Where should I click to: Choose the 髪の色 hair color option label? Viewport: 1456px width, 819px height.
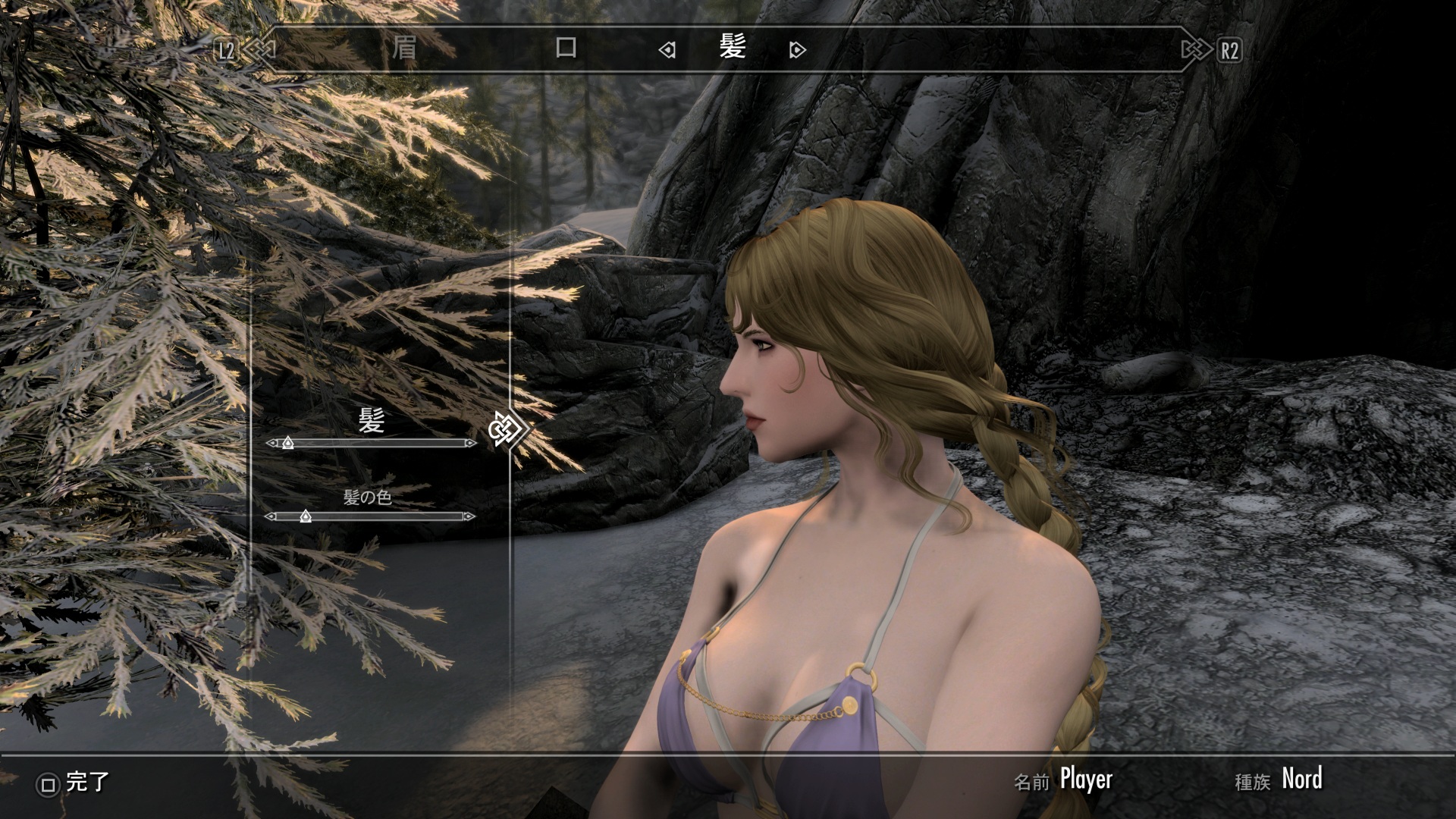pos(368,497)
